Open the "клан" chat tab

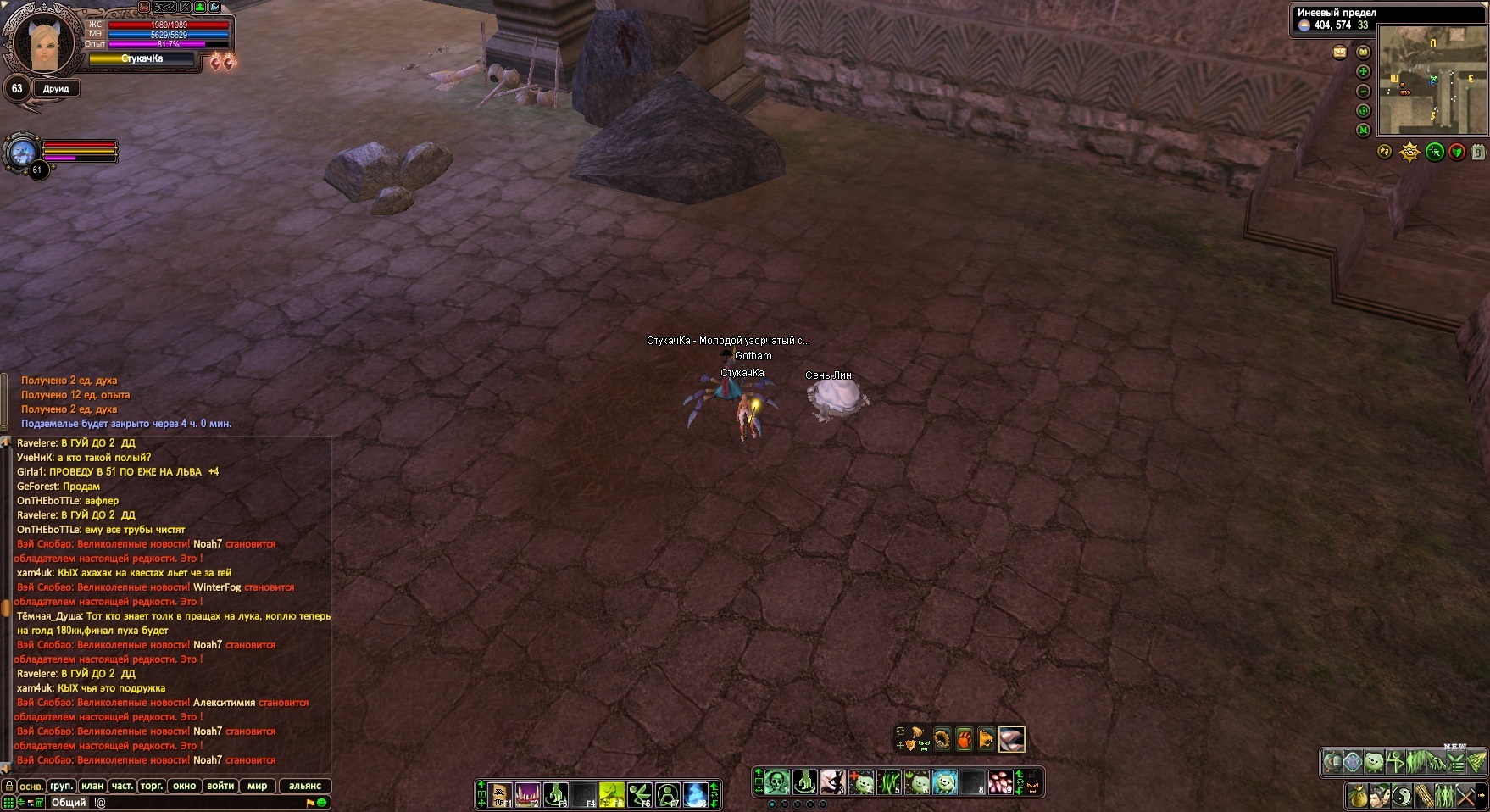point(92,786)
